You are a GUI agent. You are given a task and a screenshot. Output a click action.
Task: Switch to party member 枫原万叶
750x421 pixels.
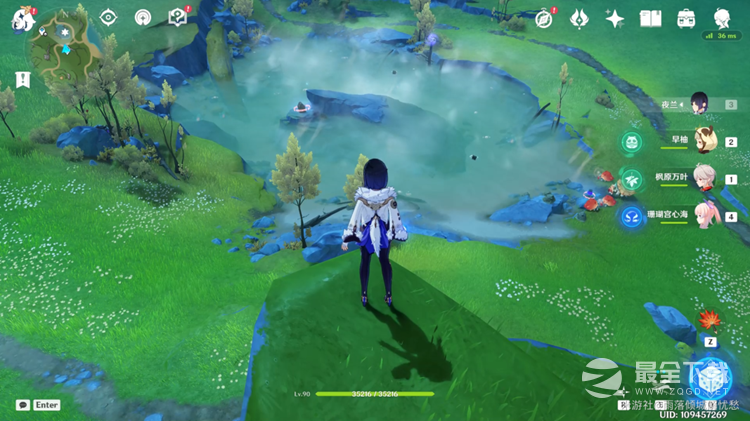tap(705, 178)
